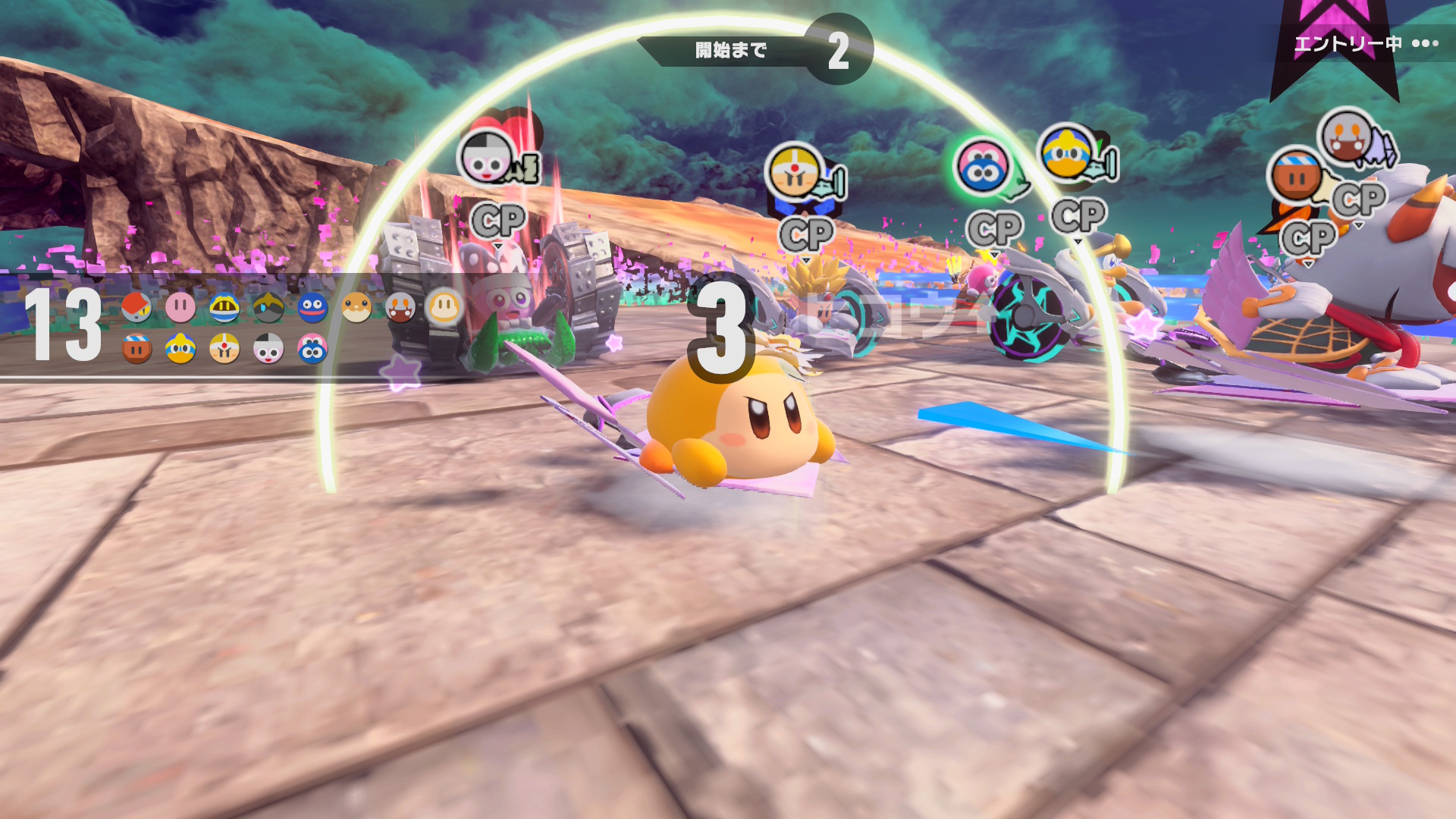Select the pink-and-blue Lololo & Lalala roster icon
Screen dimensions: 1456x819
pyautogui.click(x=312, y=349)
